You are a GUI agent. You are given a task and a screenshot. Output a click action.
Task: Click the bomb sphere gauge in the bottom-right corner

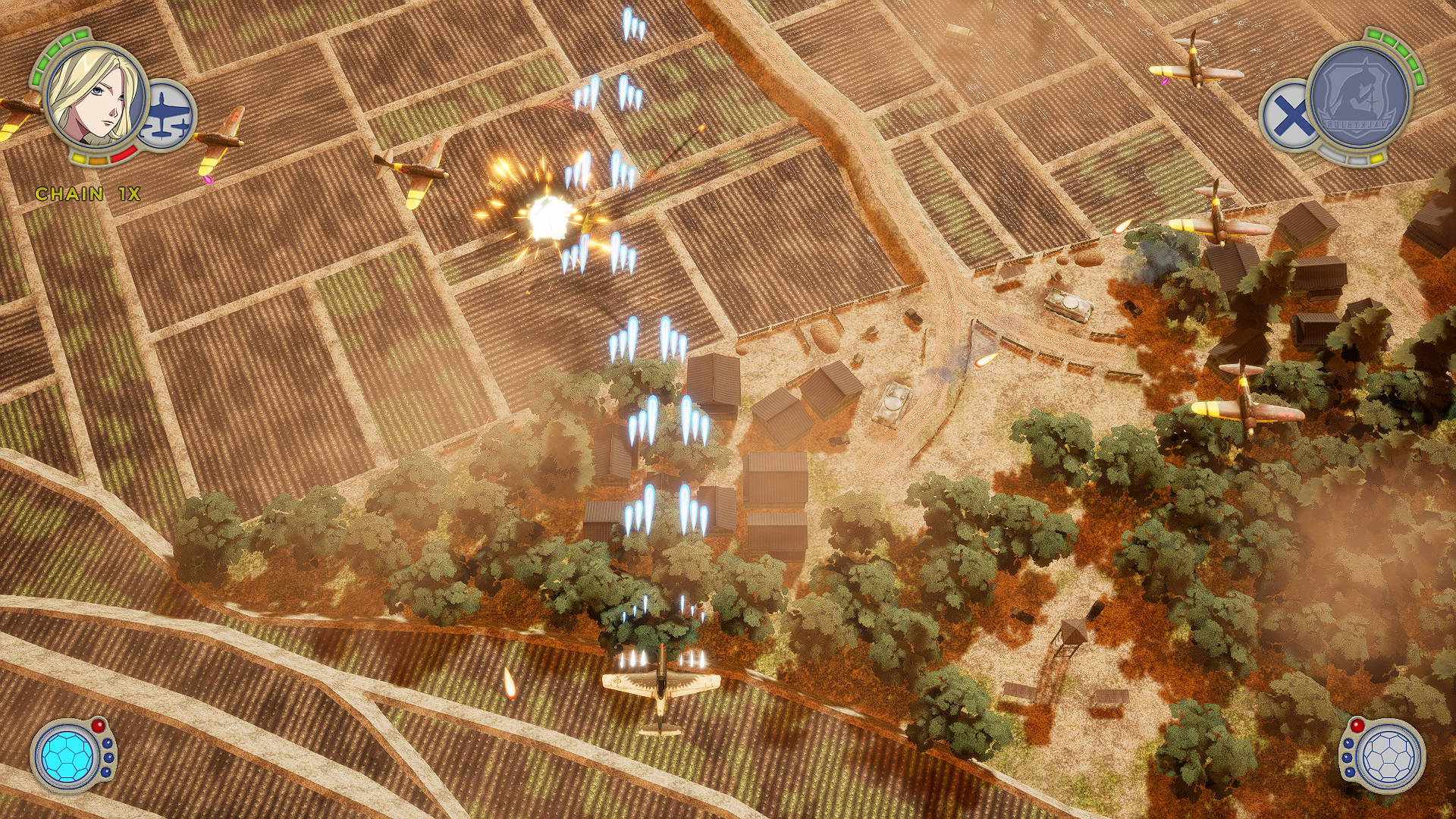1390,756
